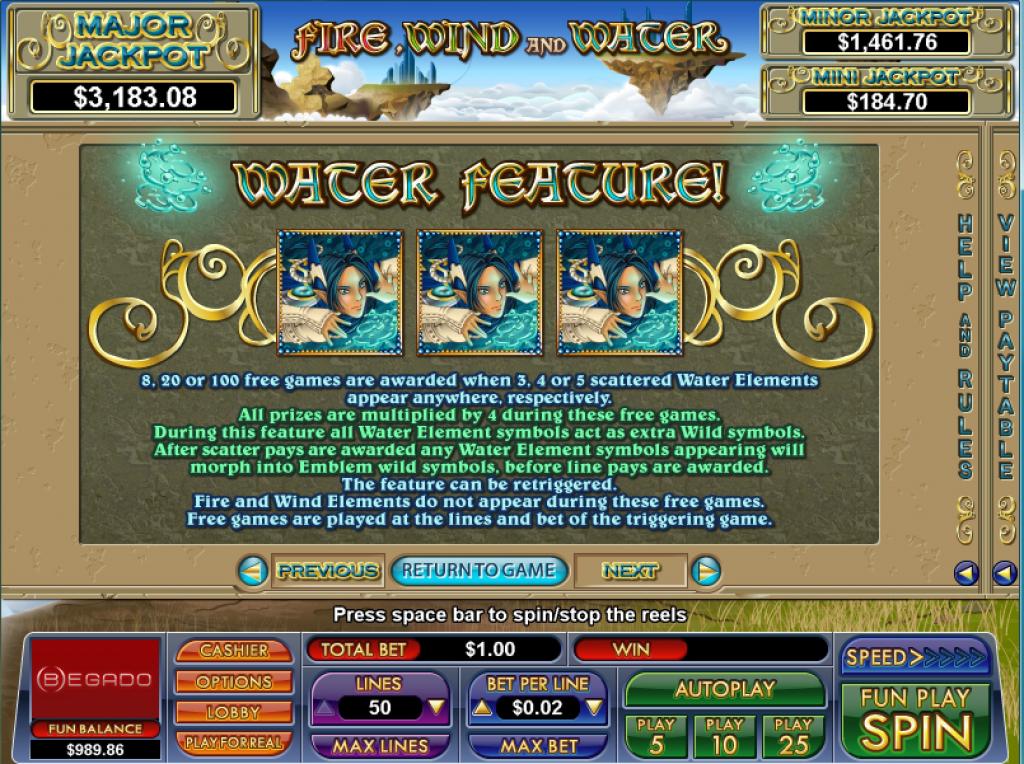Screen dimensions: 1024x764
Task: Open the Options menu
Action: (x=234, y=682)
